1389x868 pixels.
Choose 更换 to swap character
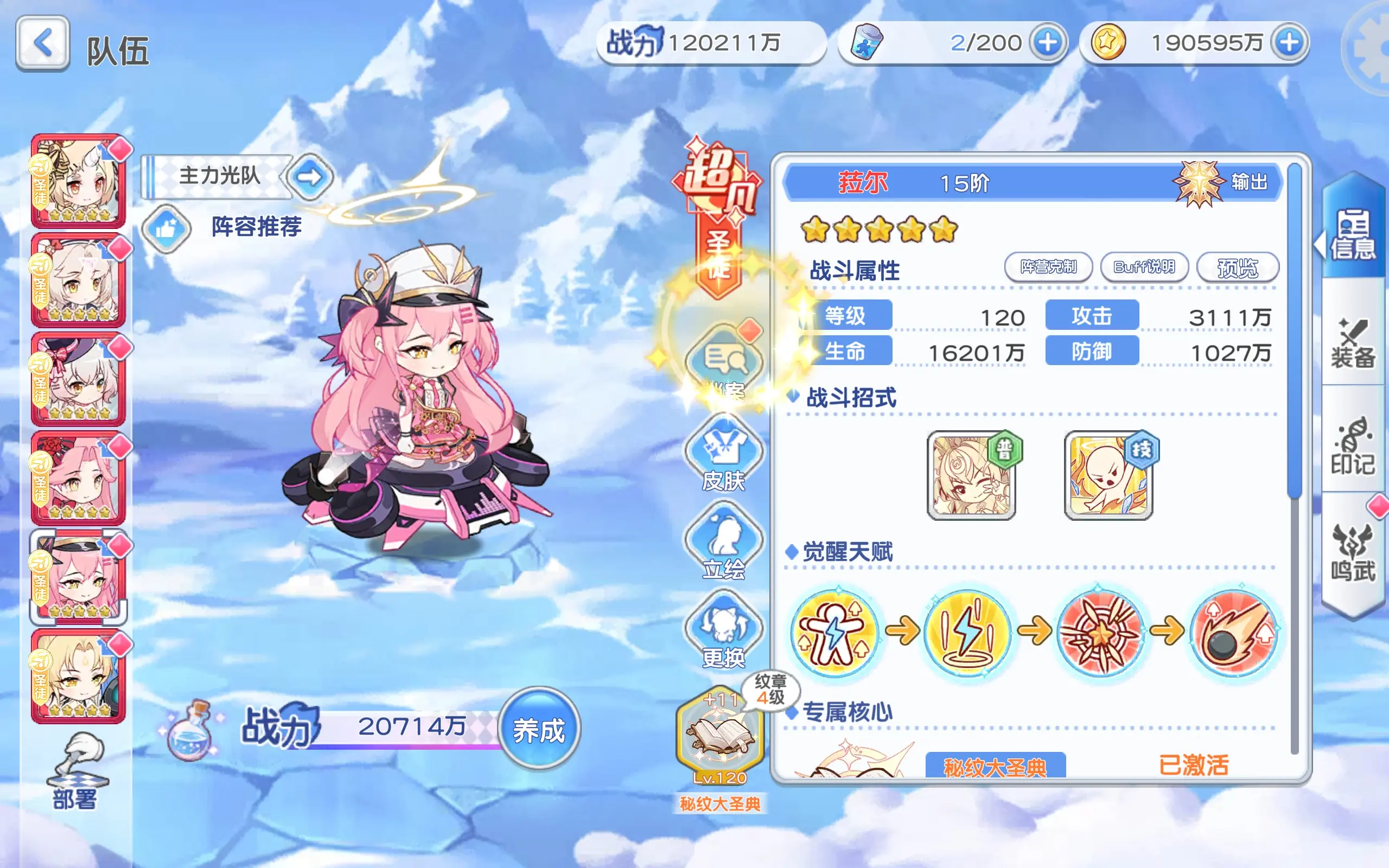(x=723, y=631)
